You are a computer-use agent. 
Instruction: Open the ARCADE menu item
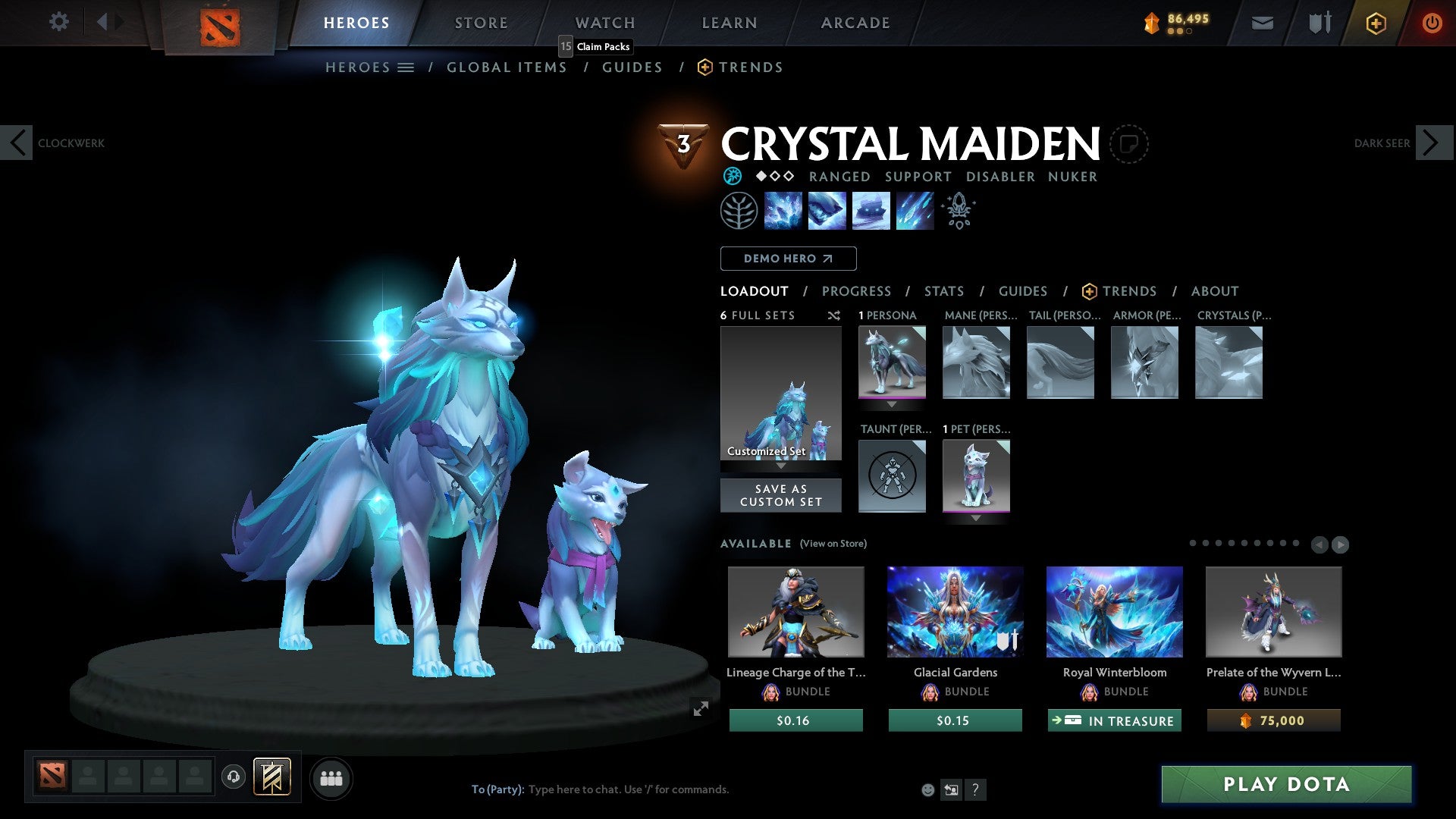tap(855, 23)
